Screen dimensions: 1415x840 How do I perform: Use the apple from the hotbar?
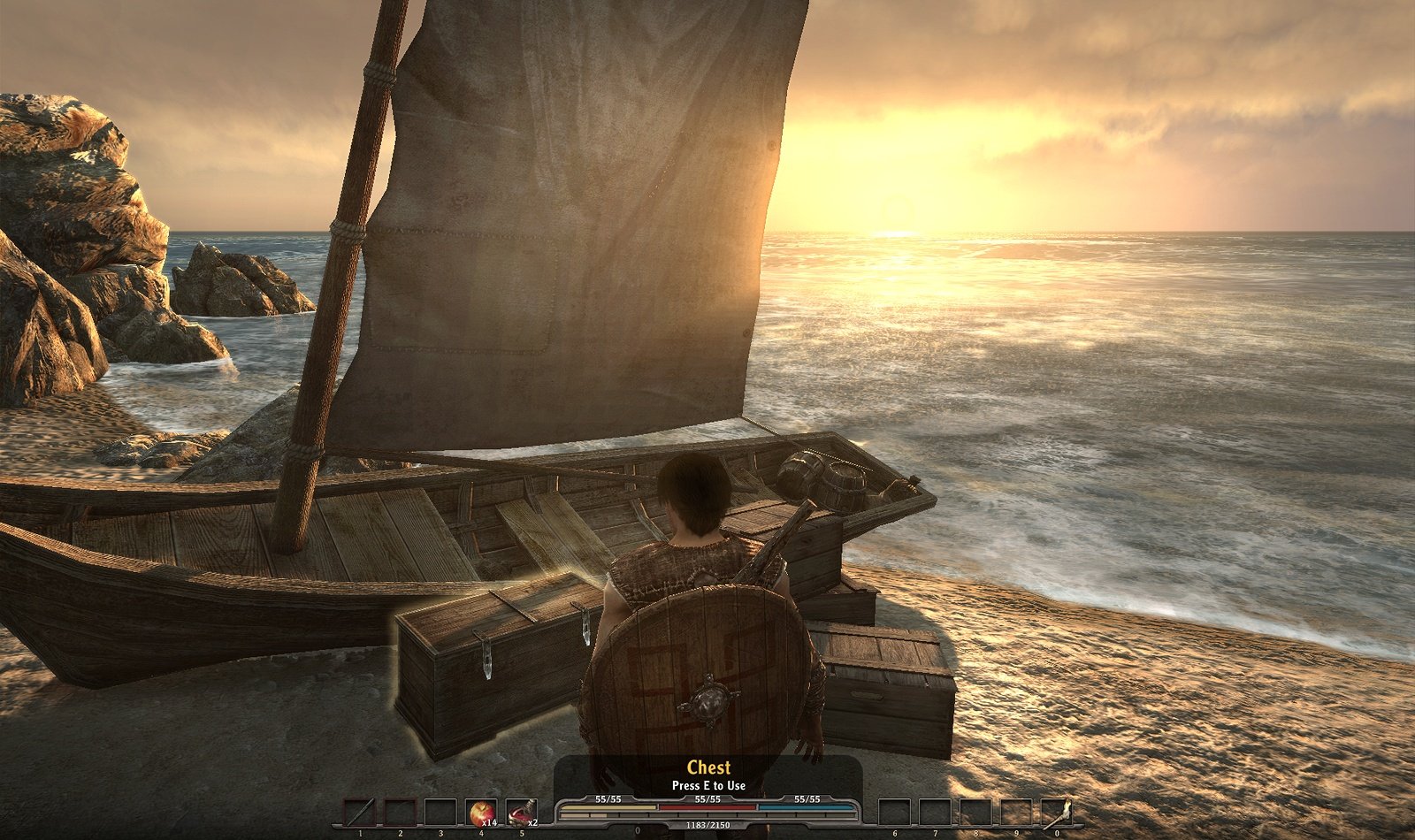481,813
